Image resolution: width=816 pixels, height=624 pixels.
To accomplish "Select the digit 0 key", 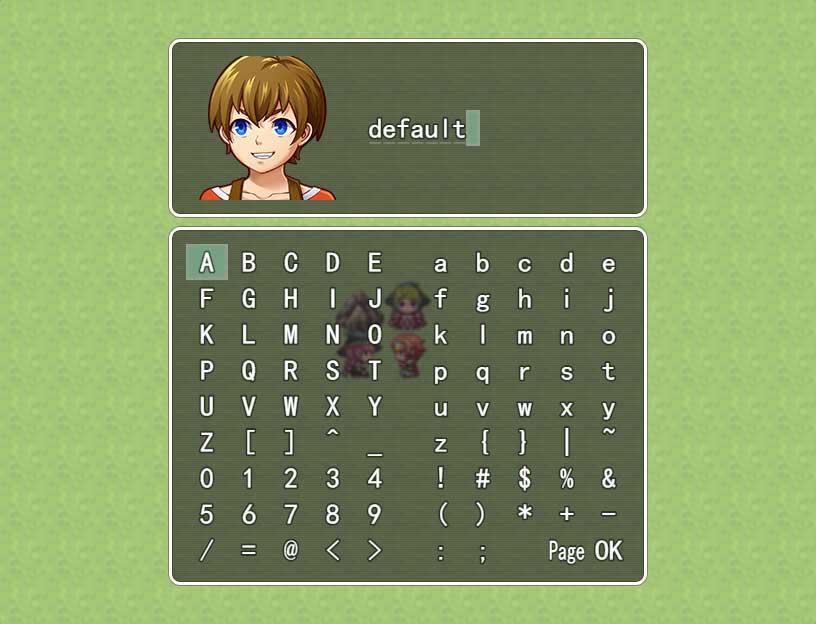I will click(x=207, y=478).
